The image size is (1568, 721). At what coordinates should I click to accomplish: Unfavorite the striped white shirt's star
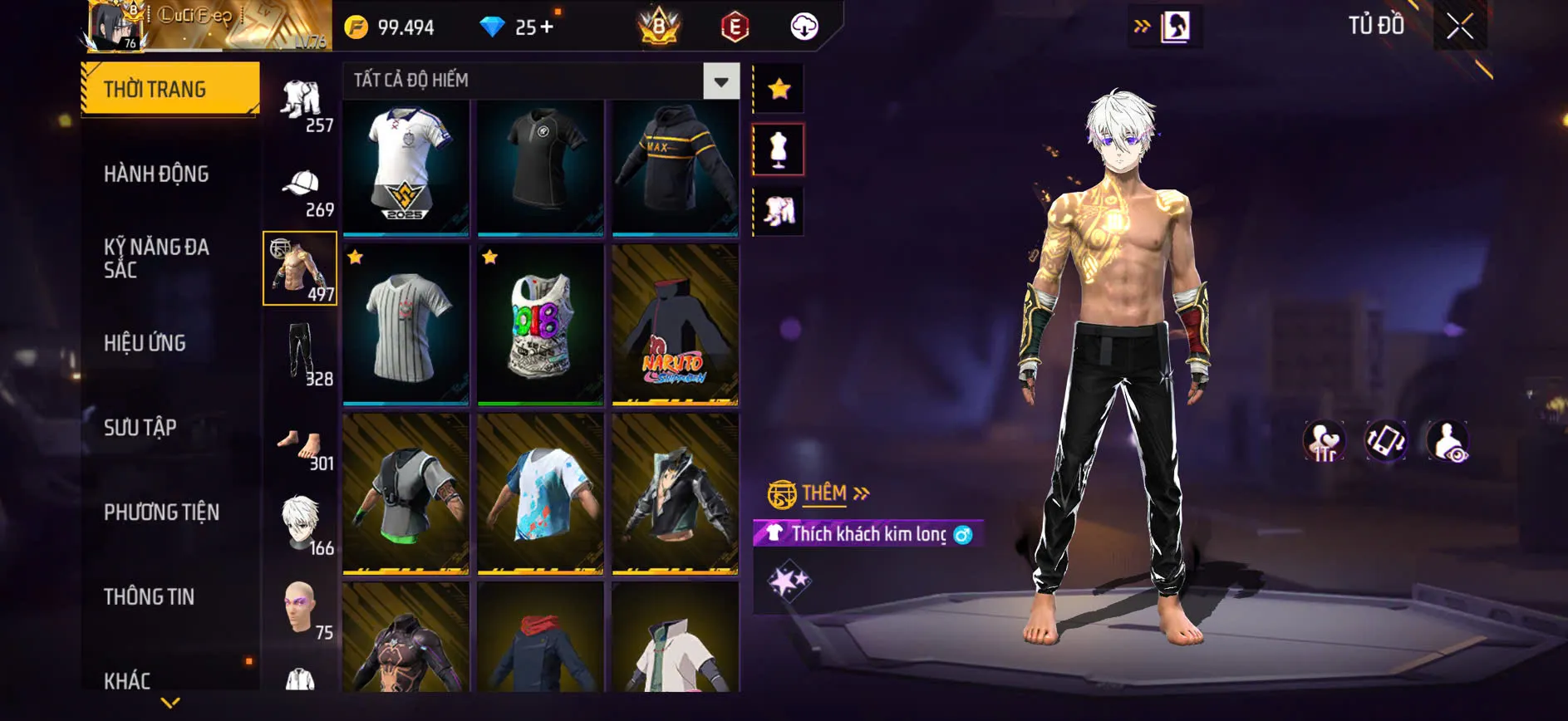click(356, 257)
